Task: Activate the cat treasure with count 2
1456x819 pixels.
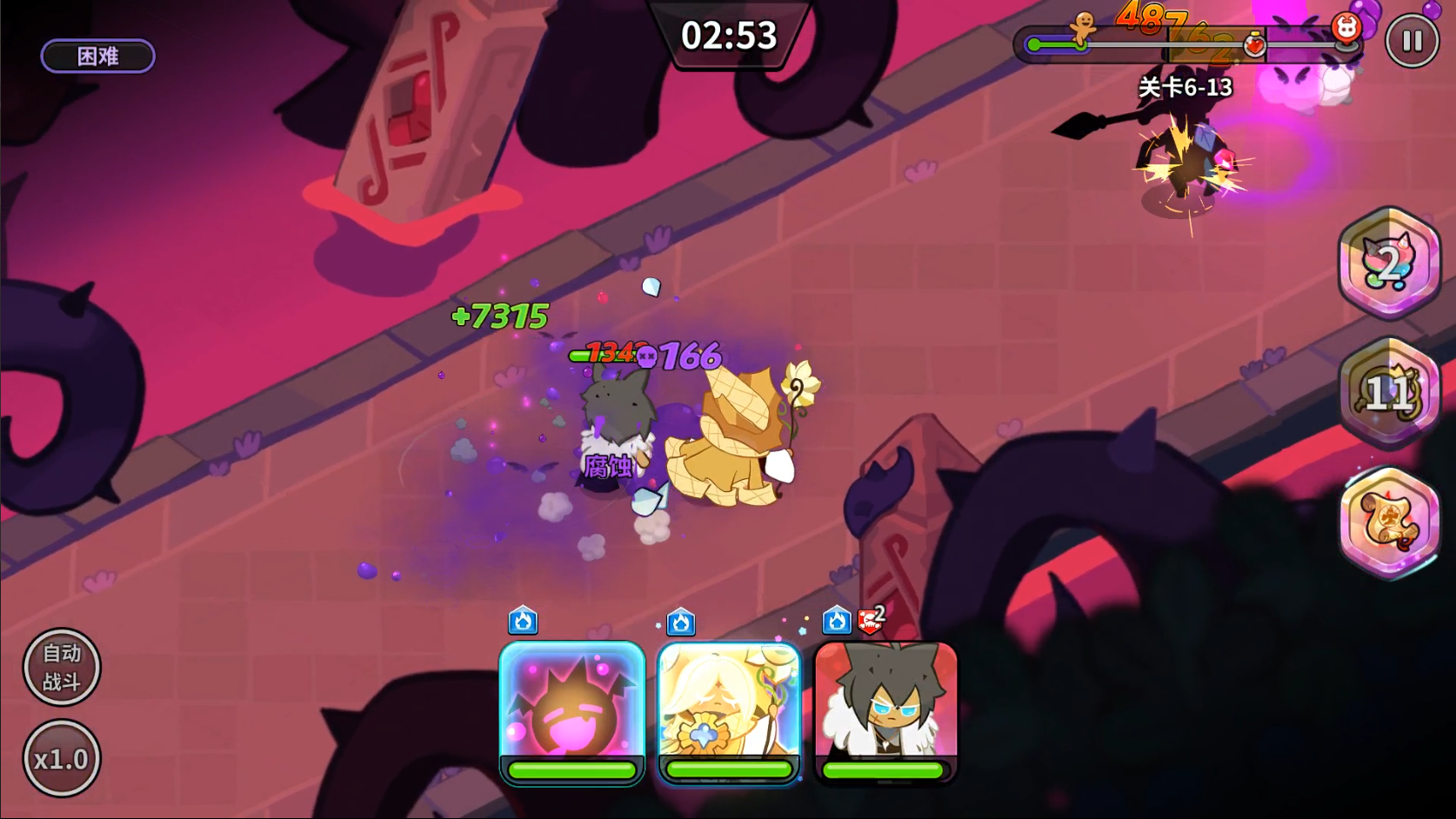Action: tap(1389, 263)
